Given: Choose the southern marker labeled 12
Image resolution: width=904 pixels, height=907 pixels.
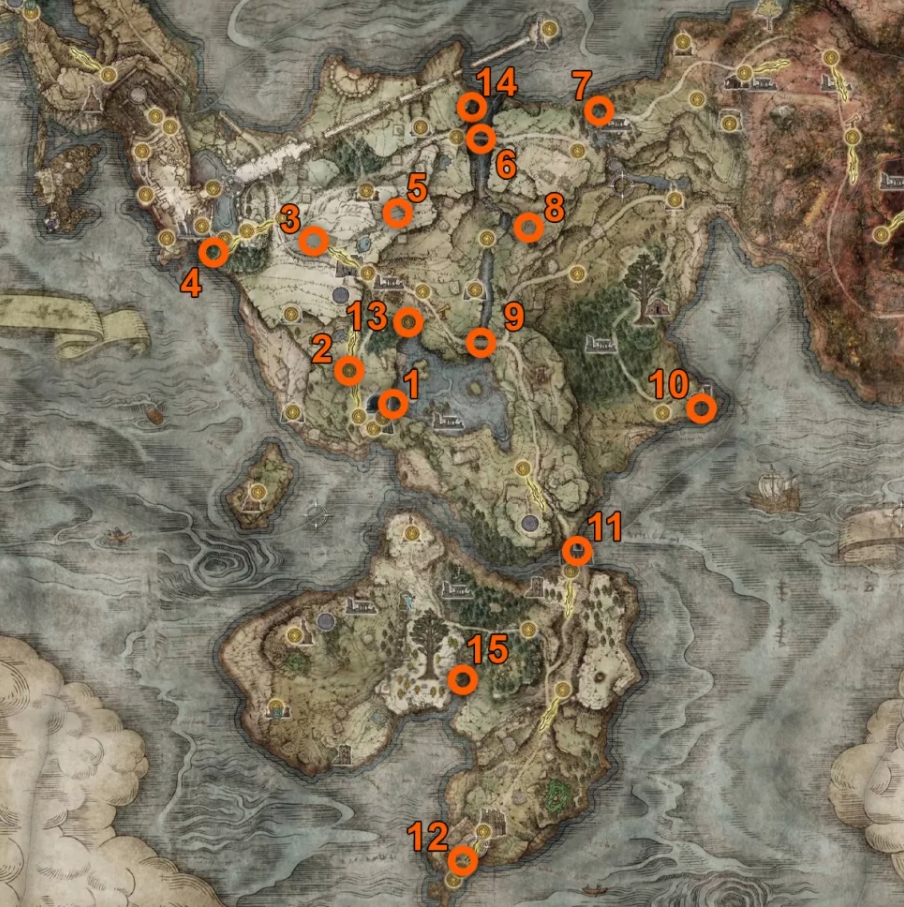Looking at the screenshot, I should point(462,860).
